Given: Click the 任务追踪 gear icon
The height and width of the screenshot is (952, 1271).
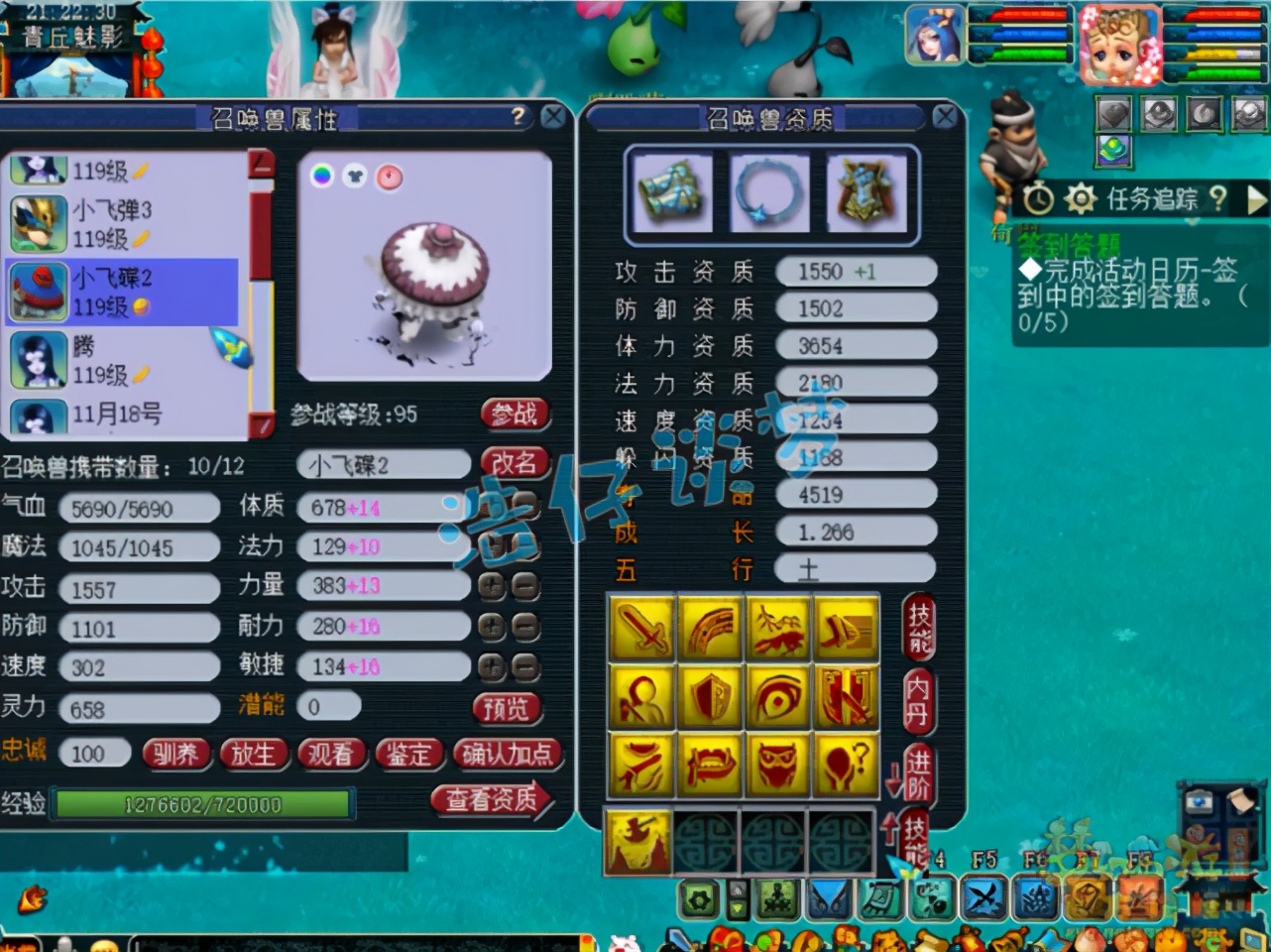Looking at the screenshot, I should (1080, 199).
